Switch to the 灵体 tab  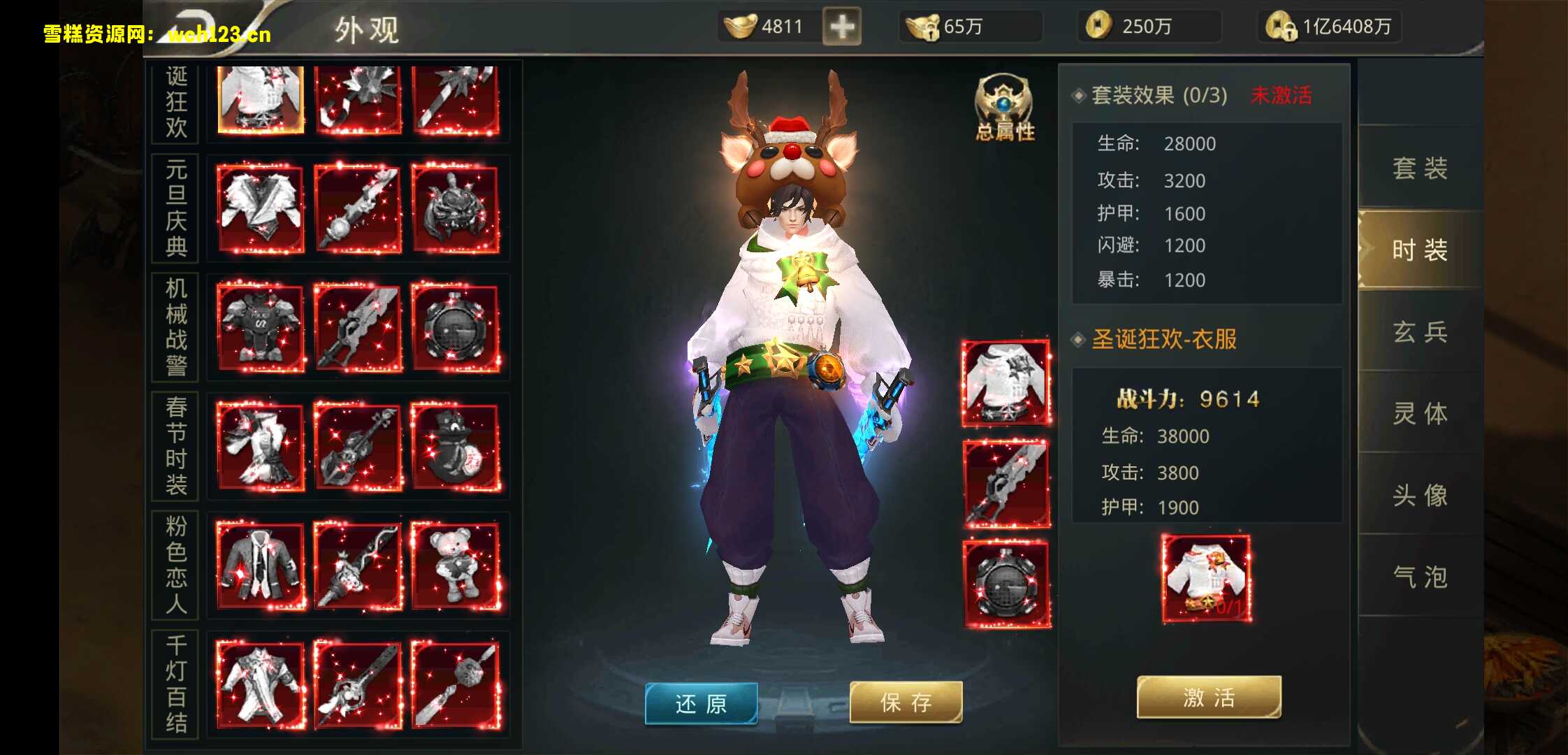(x=1420, y=413)
